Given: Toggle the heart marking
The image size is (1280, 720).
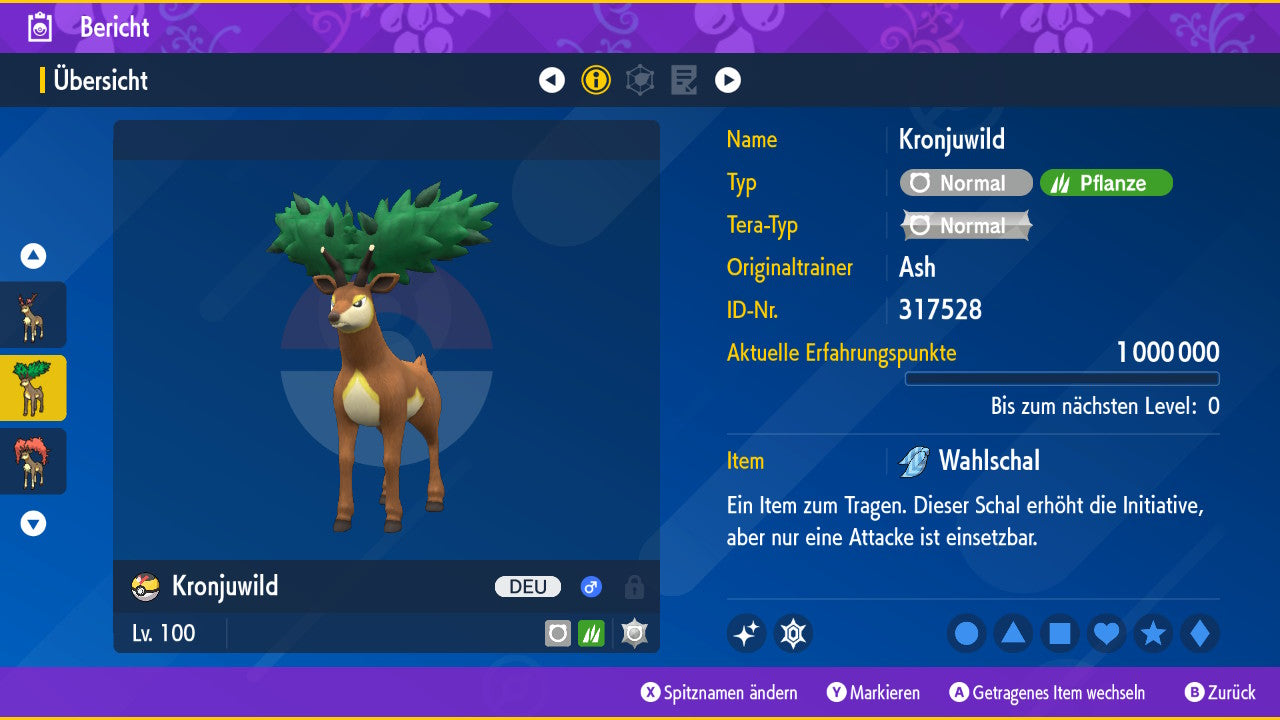Looking at the screenshot, I should pos(1107,634).
